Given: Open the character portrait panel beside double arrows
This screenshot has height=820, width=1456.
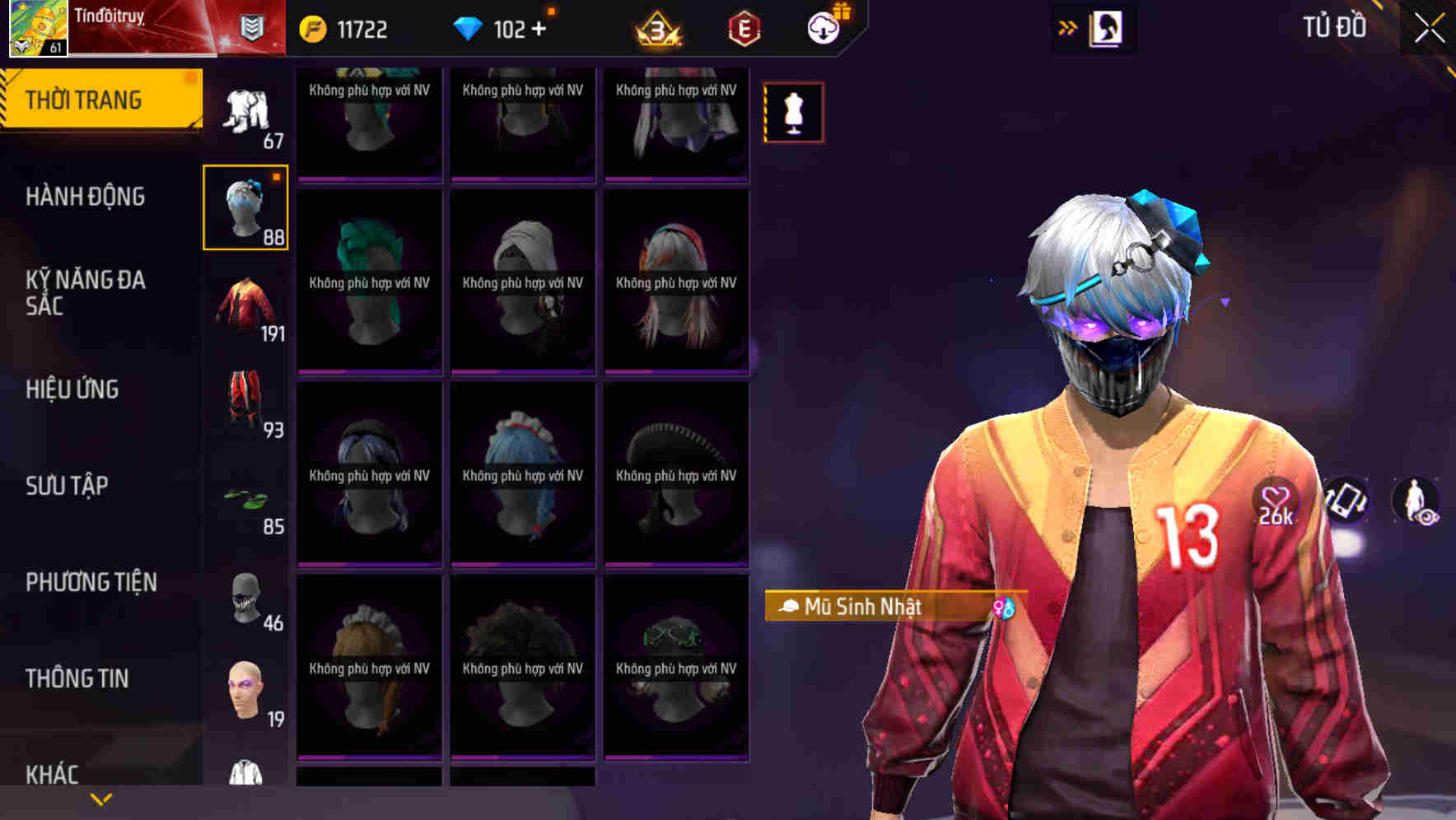Looking at the screenshot, I should pos(1106,27).
